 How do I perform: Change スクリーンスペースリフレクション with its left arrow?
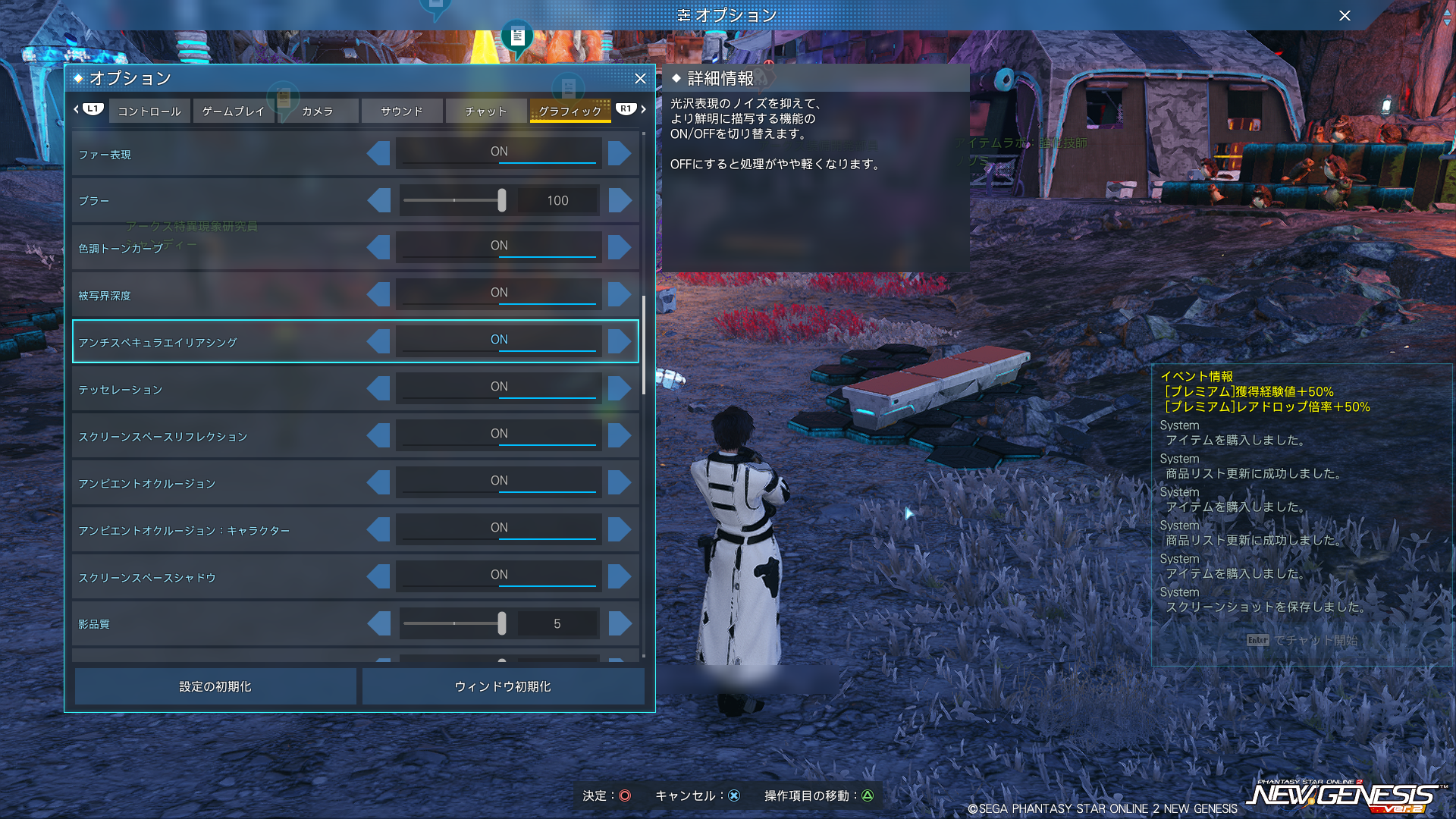[378, 435]
